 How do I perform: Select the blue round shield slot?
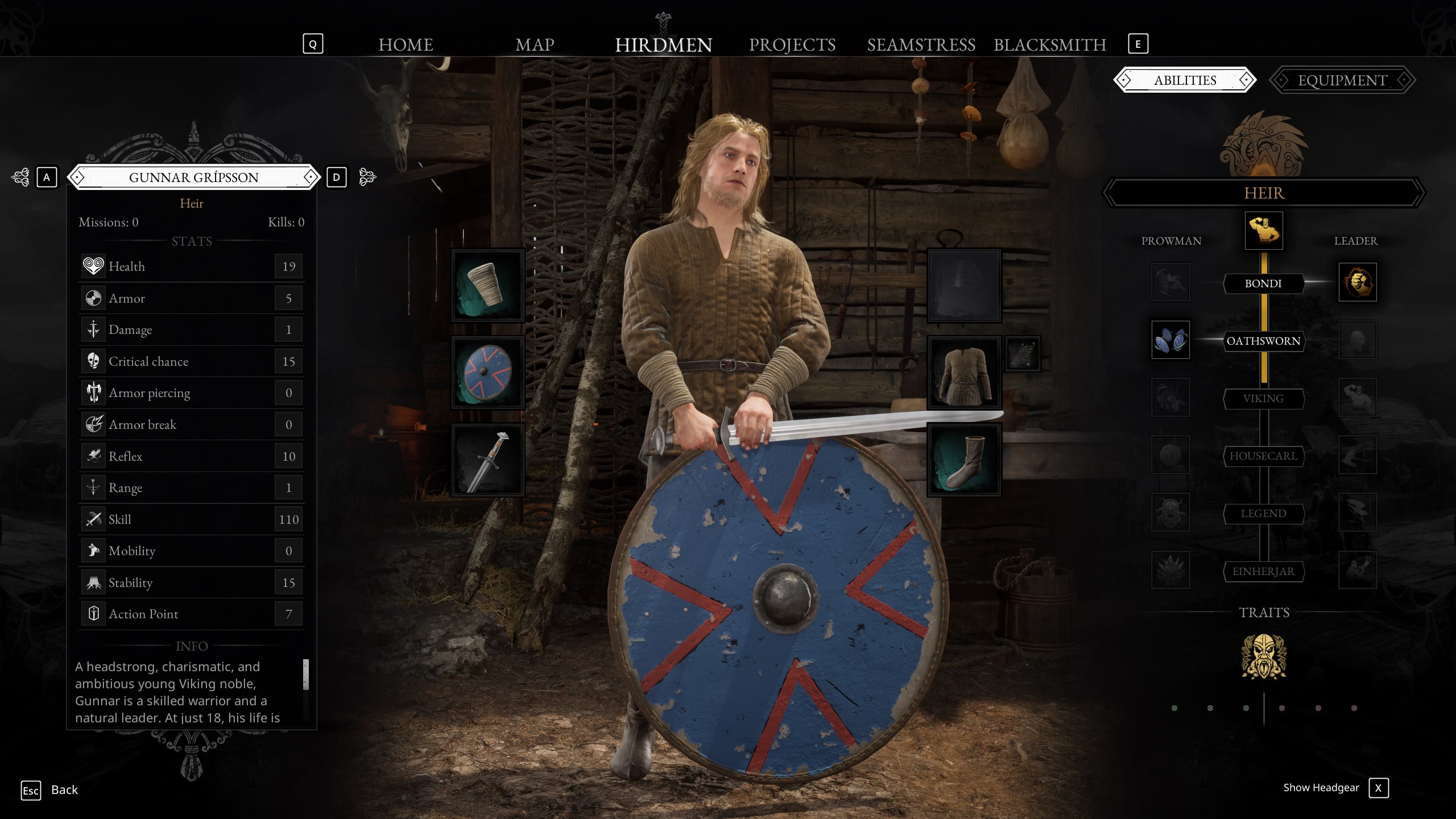click(487, 373)
